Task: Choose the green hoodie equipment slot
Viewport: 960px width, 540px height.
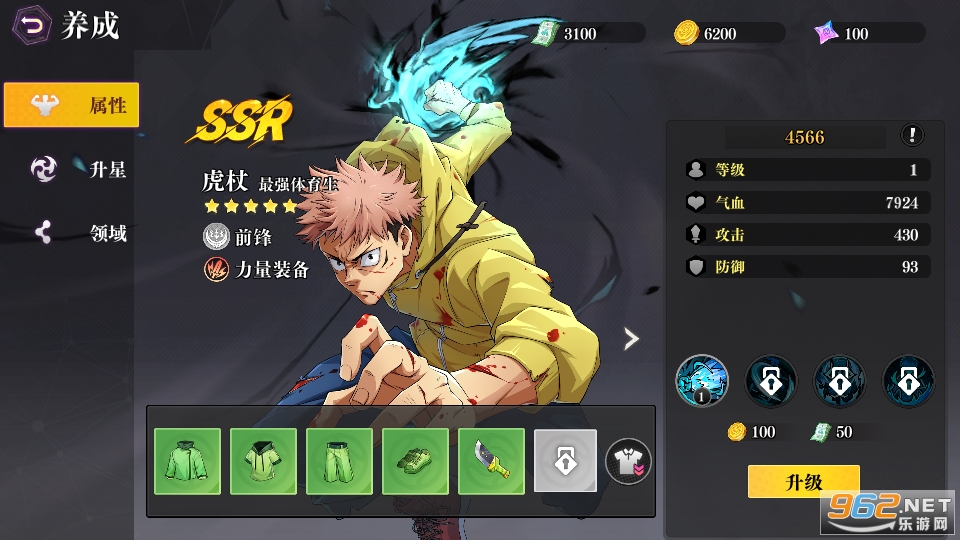Action: pos(263,461)
